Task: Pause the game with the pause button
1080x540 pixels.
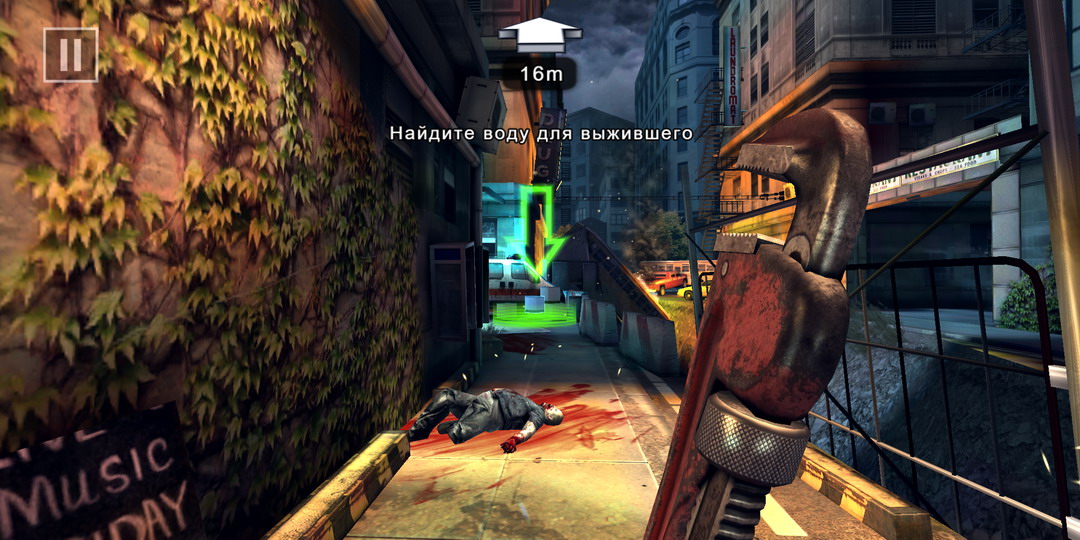Action: coord(70,54)
